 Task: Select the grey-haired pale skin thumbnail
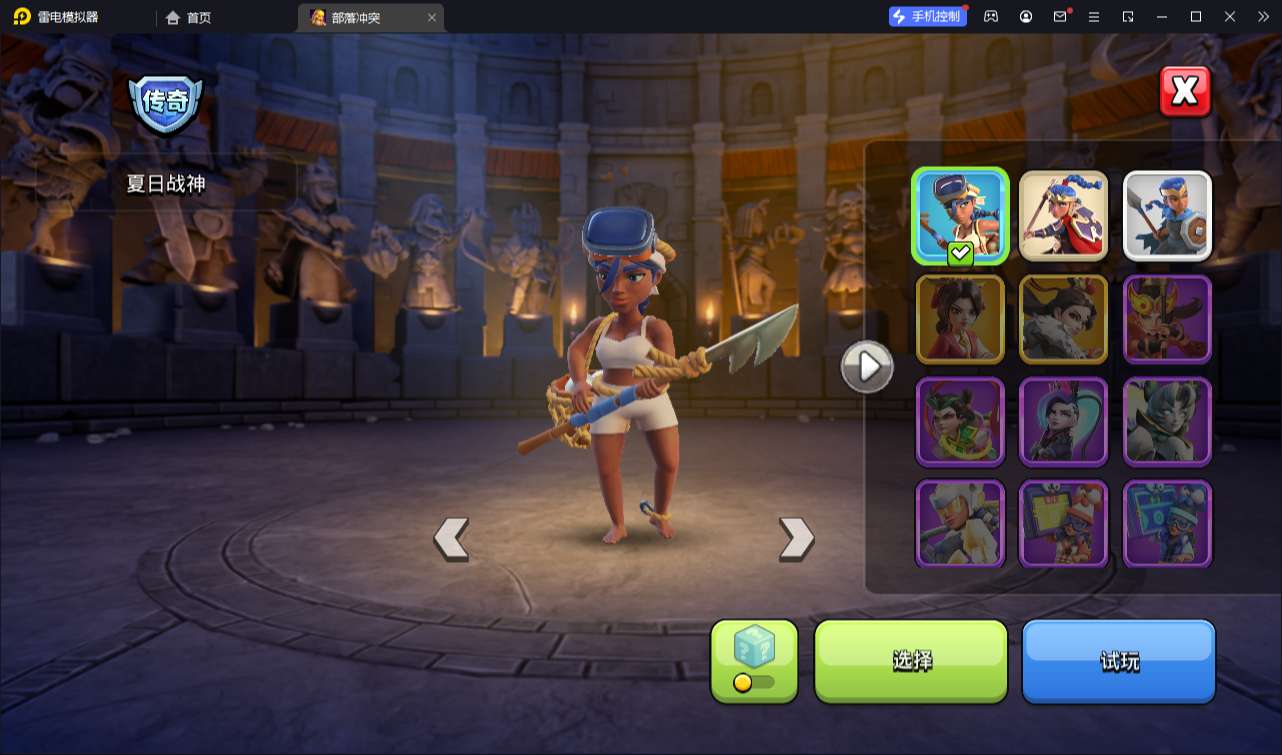[1167, 422]
